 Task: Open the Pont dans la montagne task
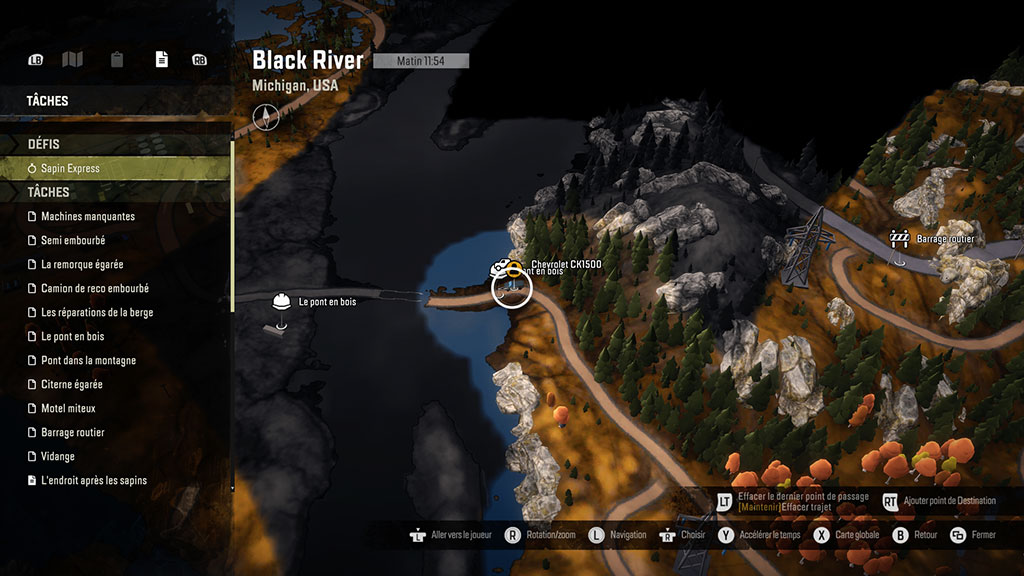[88, 361]
